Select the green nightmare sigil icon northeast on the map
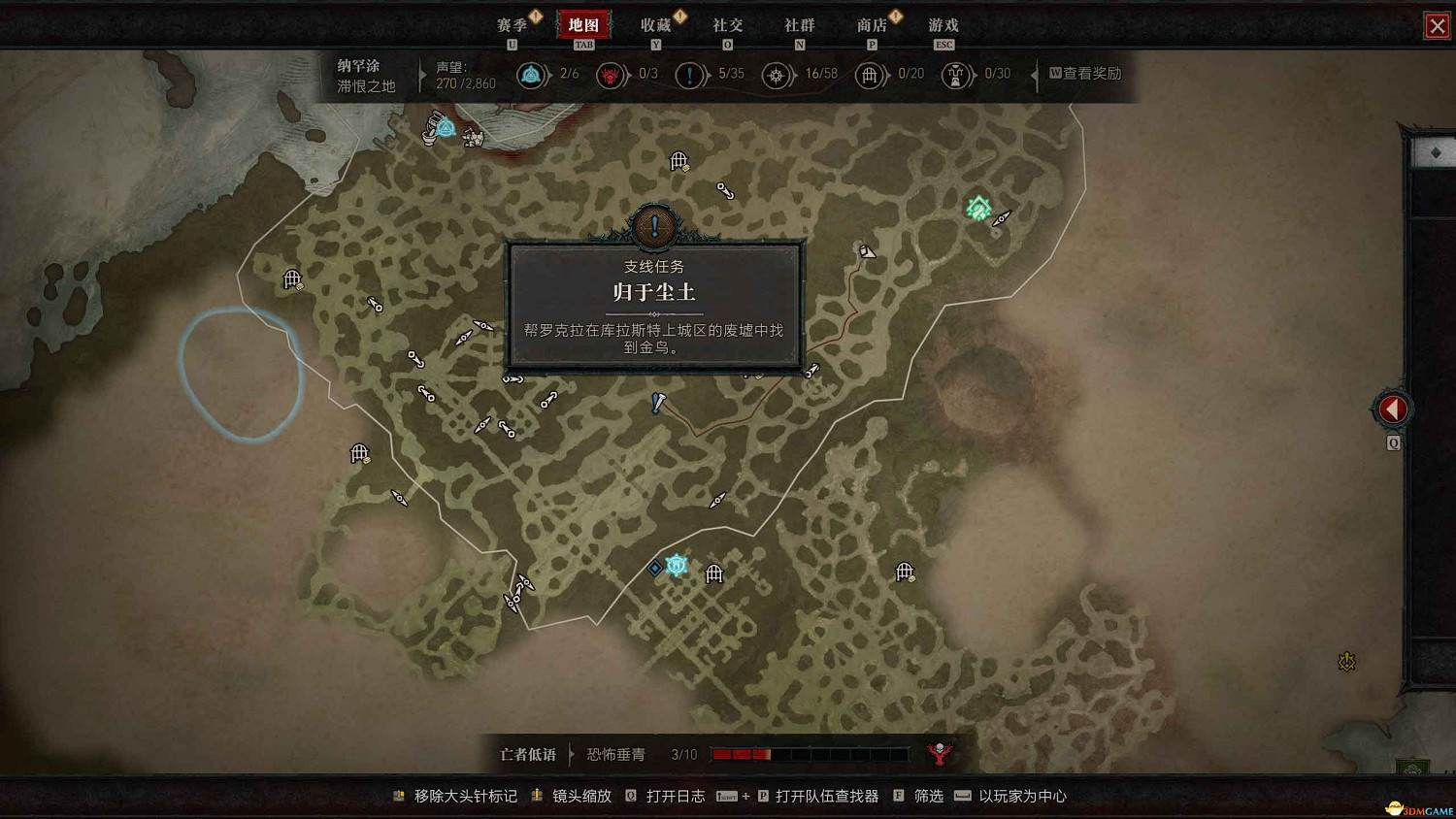 pyautogui.click(x=978, y=207)
